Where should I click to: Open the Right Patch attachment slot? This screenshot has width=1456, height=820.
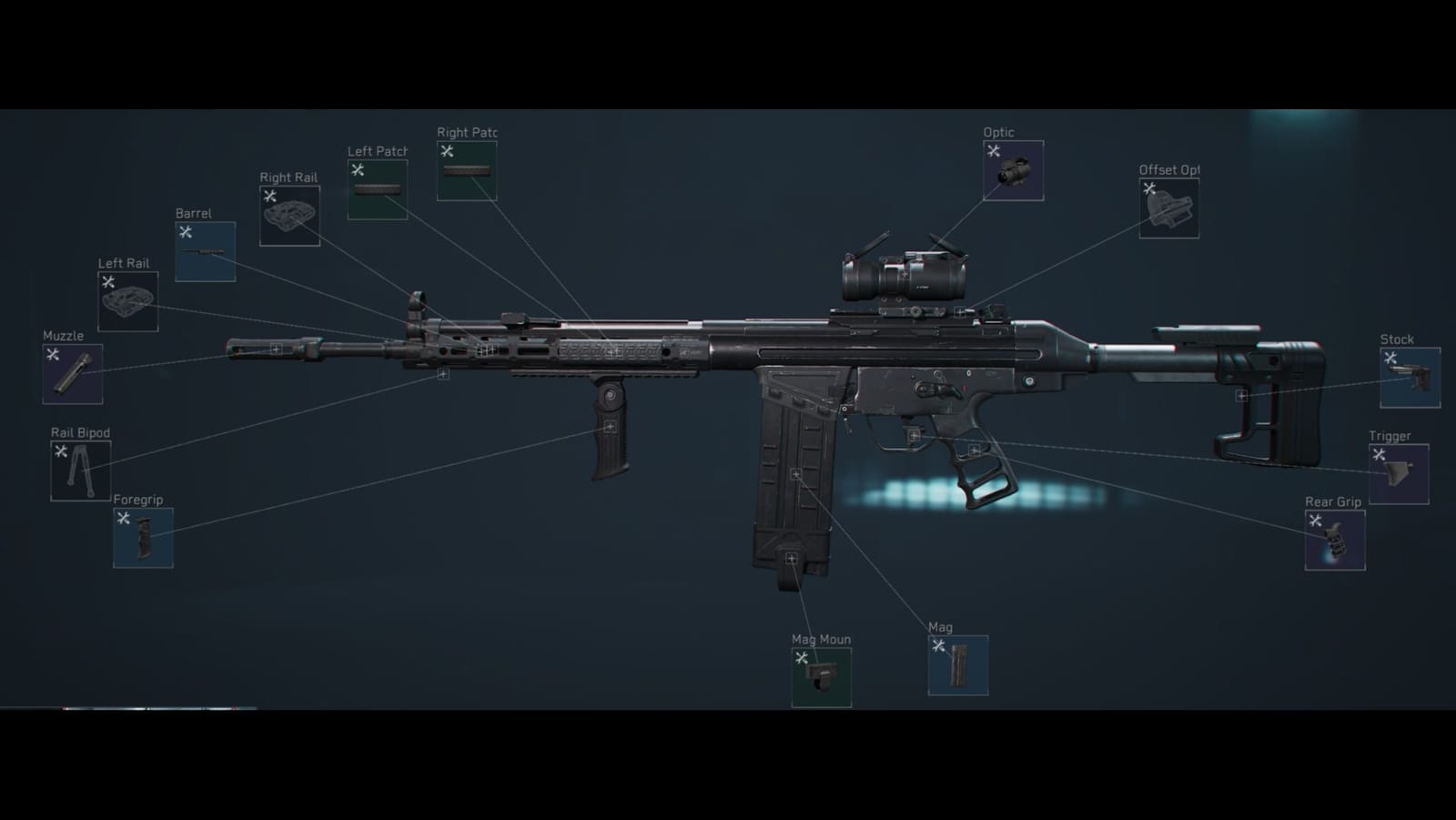(468, 169)
